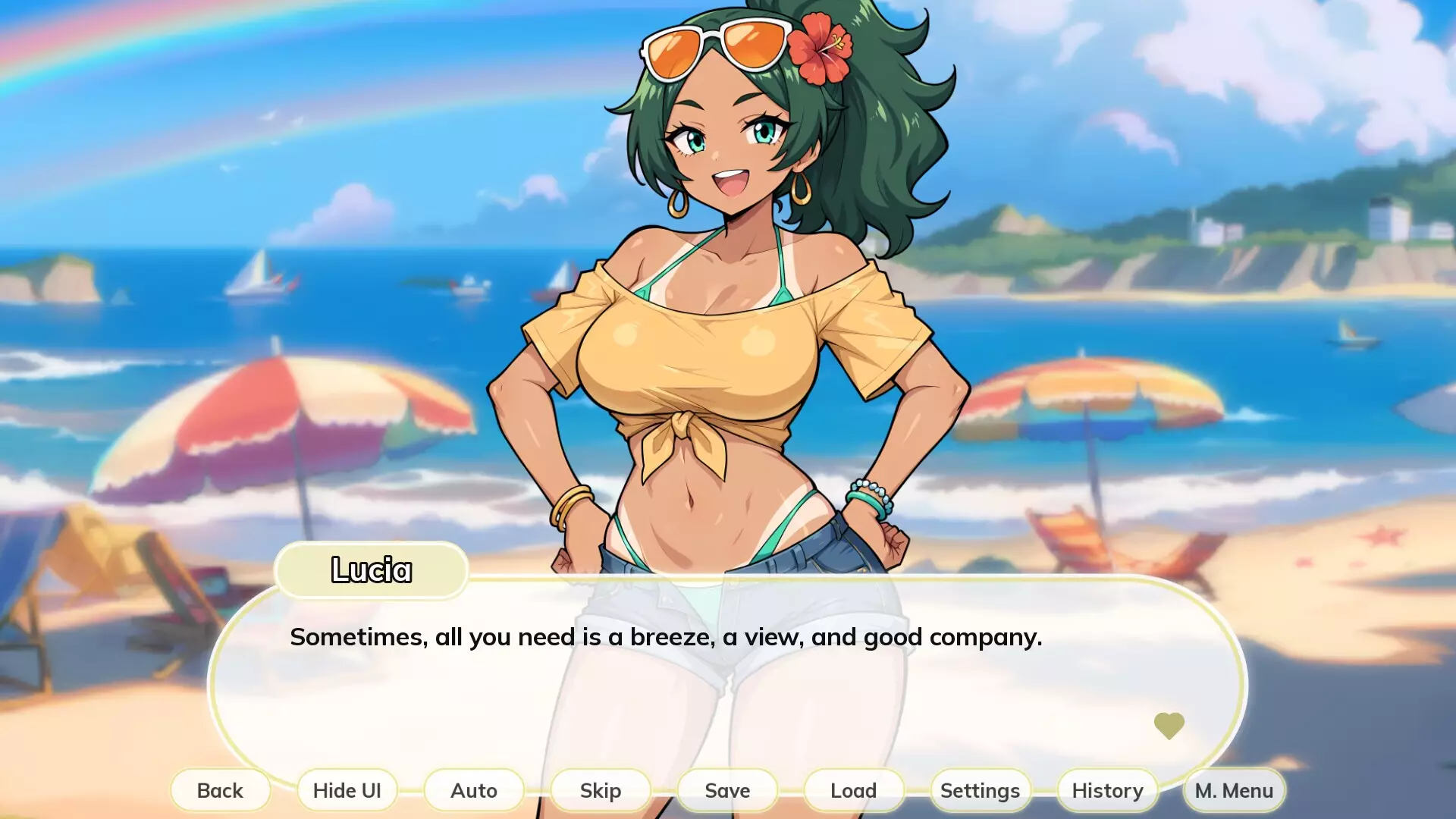The width and height of the screenshot is (1456, 819).
Task: Go Back to the previous line
Action: (220, 790)
